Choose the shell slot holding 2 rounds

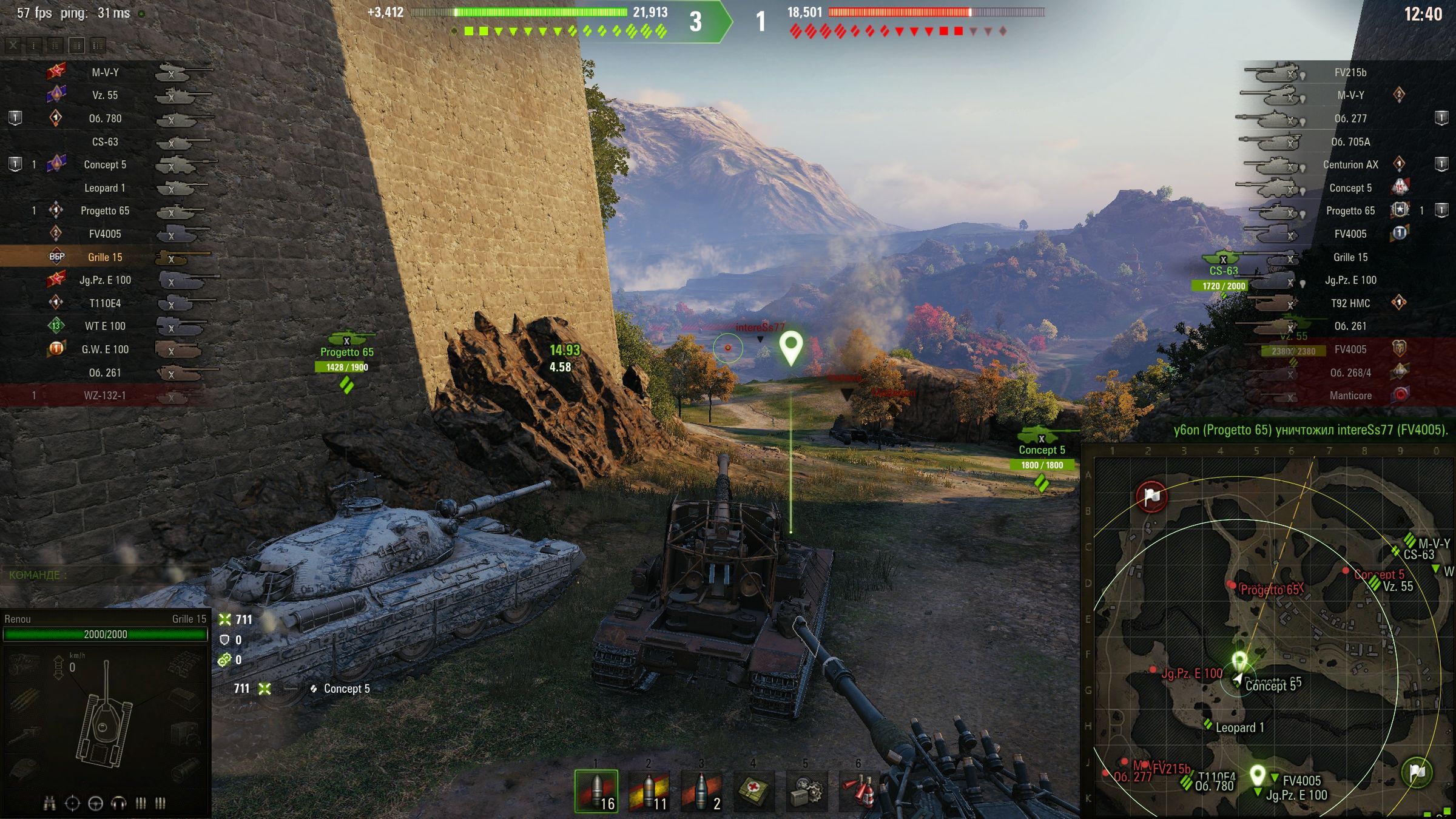click(701, 790)
